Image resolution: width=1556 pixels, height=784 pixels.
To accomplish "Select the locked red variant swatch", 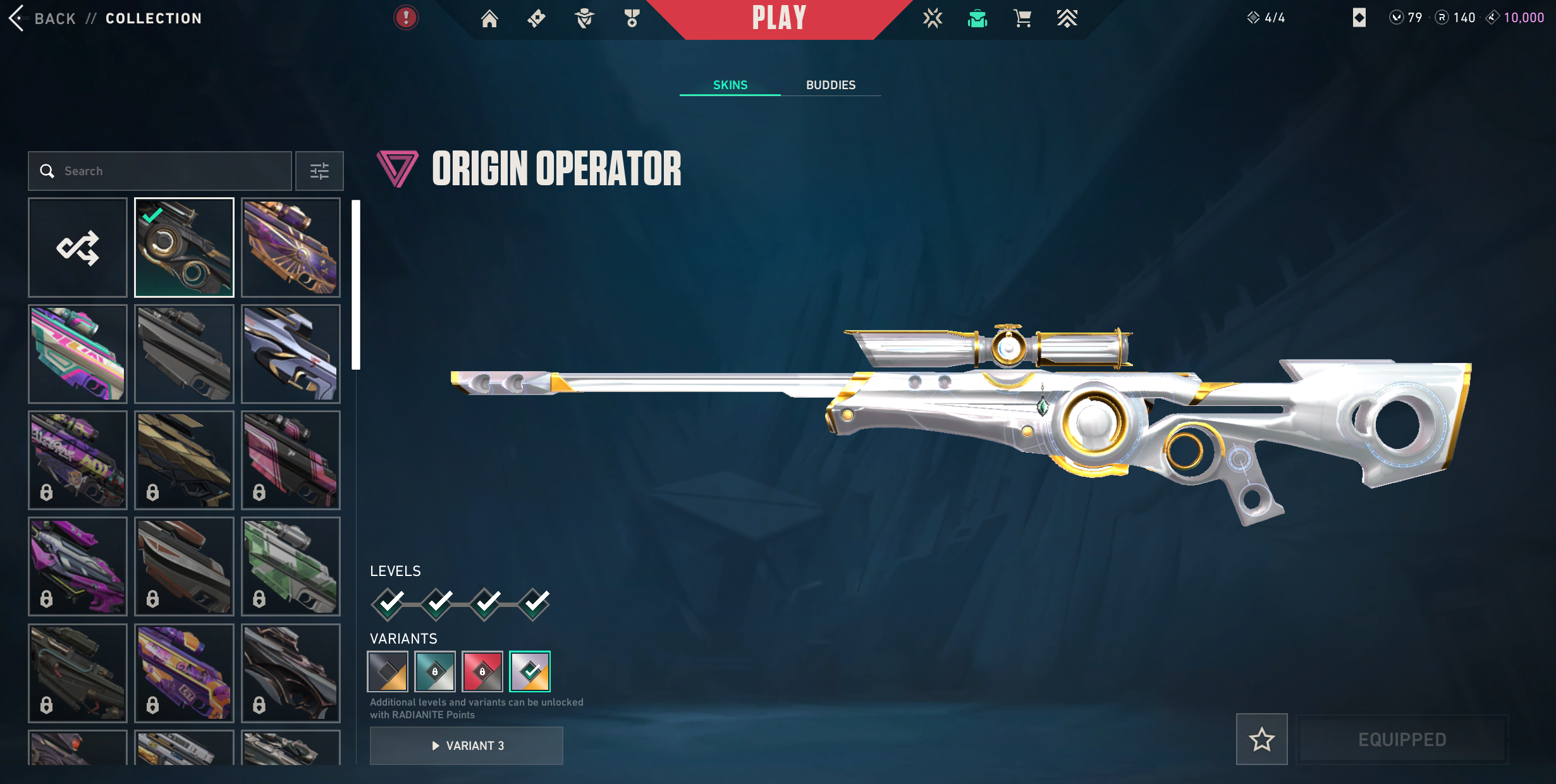I will click(x=482, y=671).
